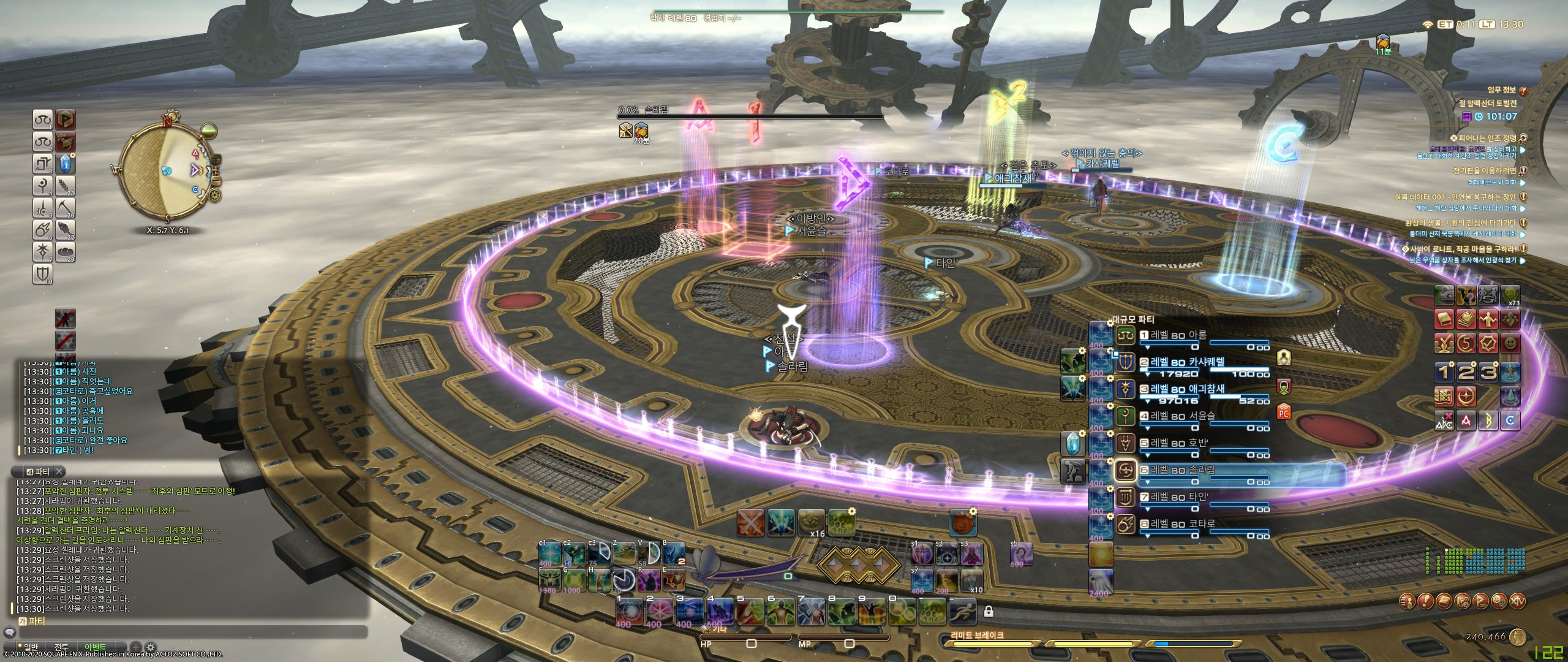The image size is (1568, 662).
Task: Select the red cross hotbar set A icon
Action: [1466, 421]
